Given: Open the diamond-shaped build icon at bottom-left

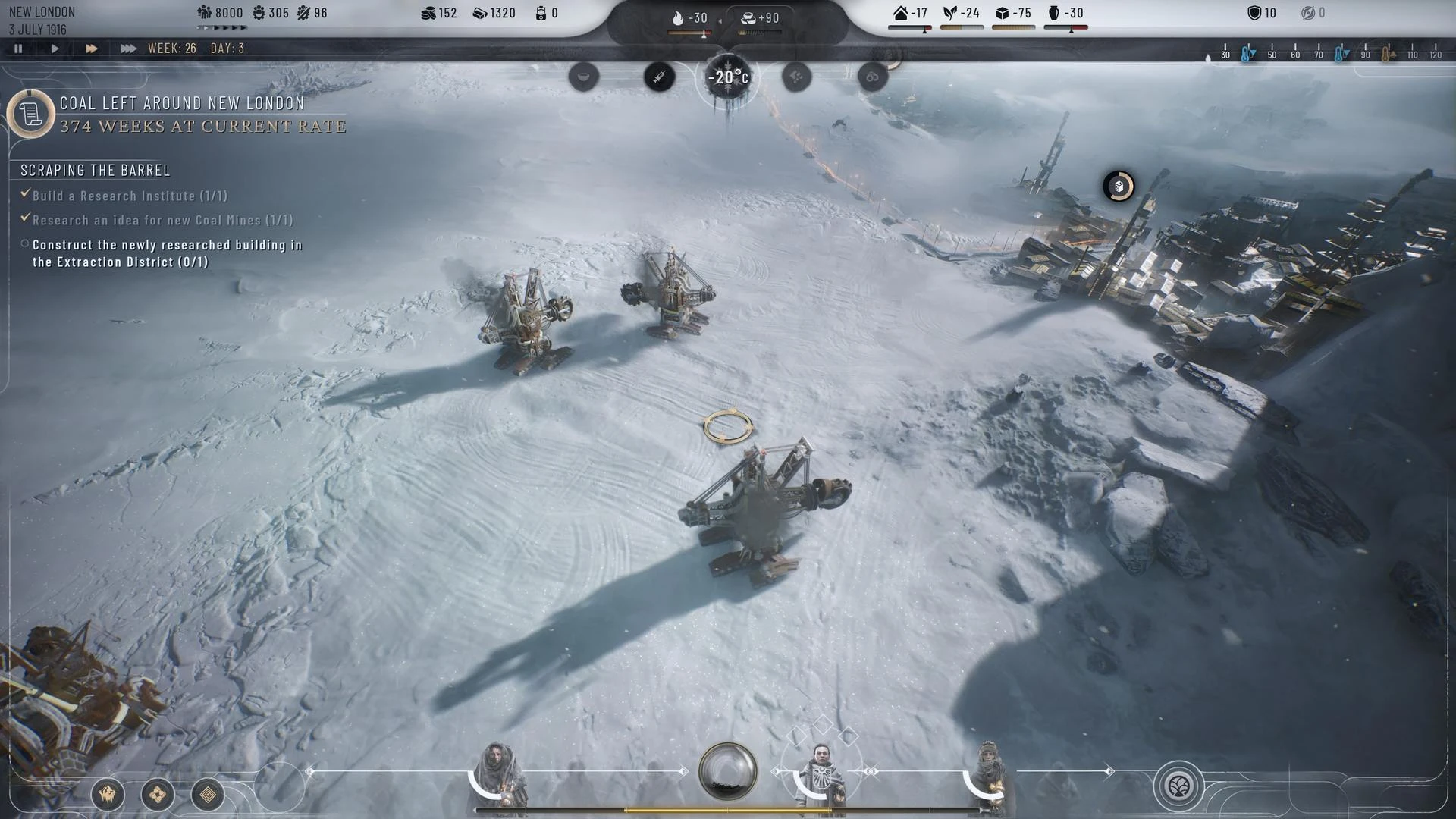Looking at the screenshot, I should (207, 794).
